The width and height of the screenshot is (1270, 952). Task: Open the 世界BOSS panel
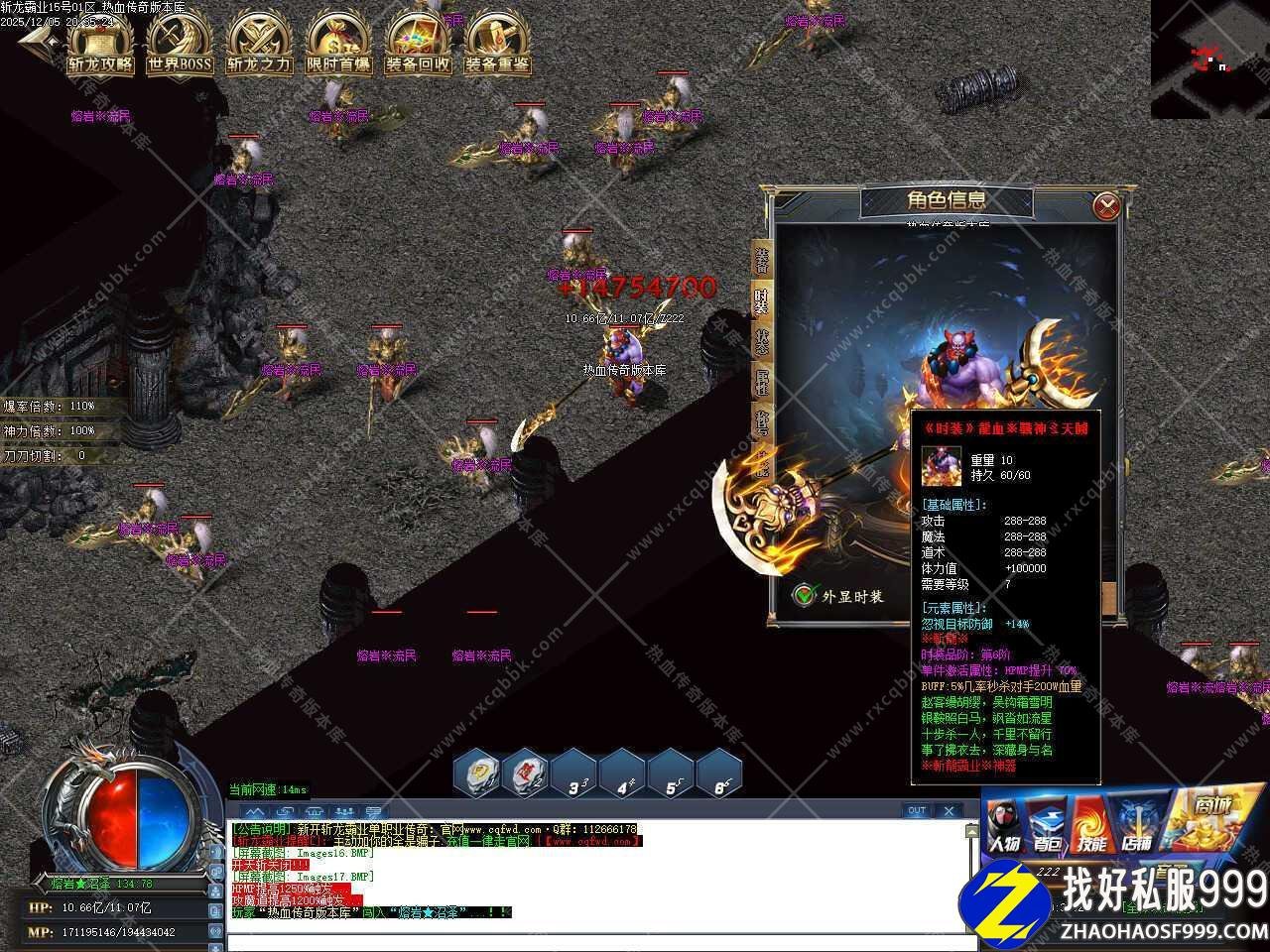tap(180, 45)
